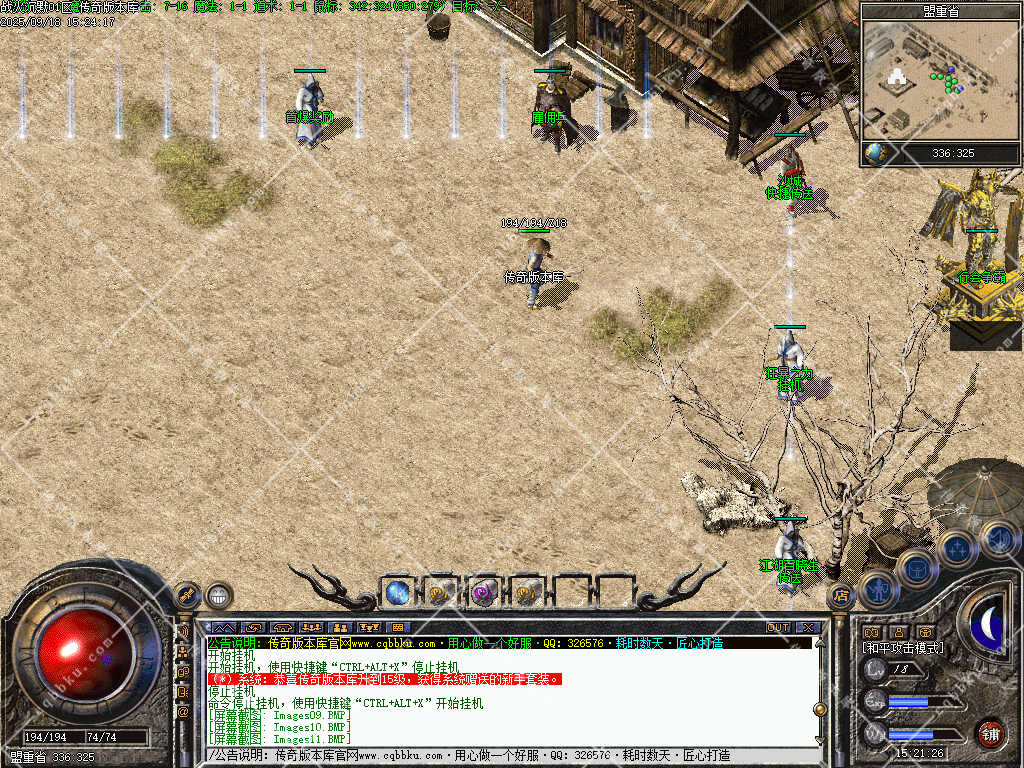Open the red 铺 stall button
The image size is (1024, 768).
990,733
